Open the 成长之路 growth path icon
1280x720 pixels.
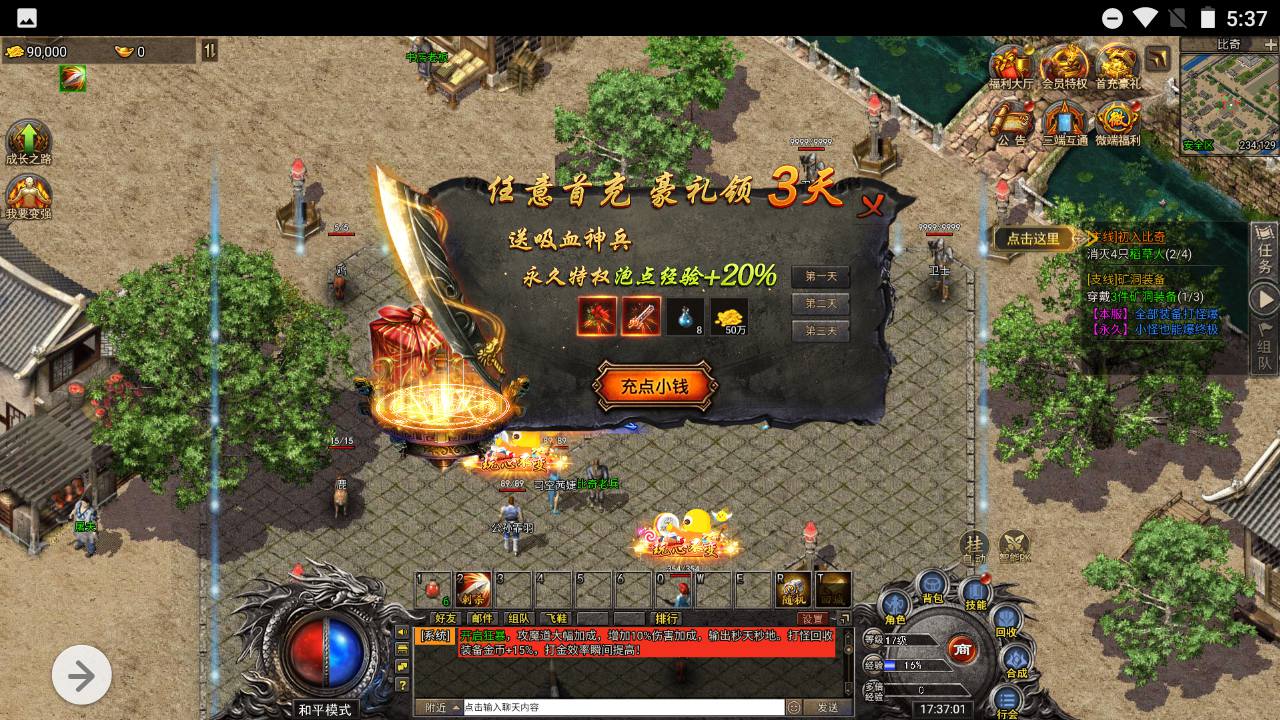pos(28,143)
